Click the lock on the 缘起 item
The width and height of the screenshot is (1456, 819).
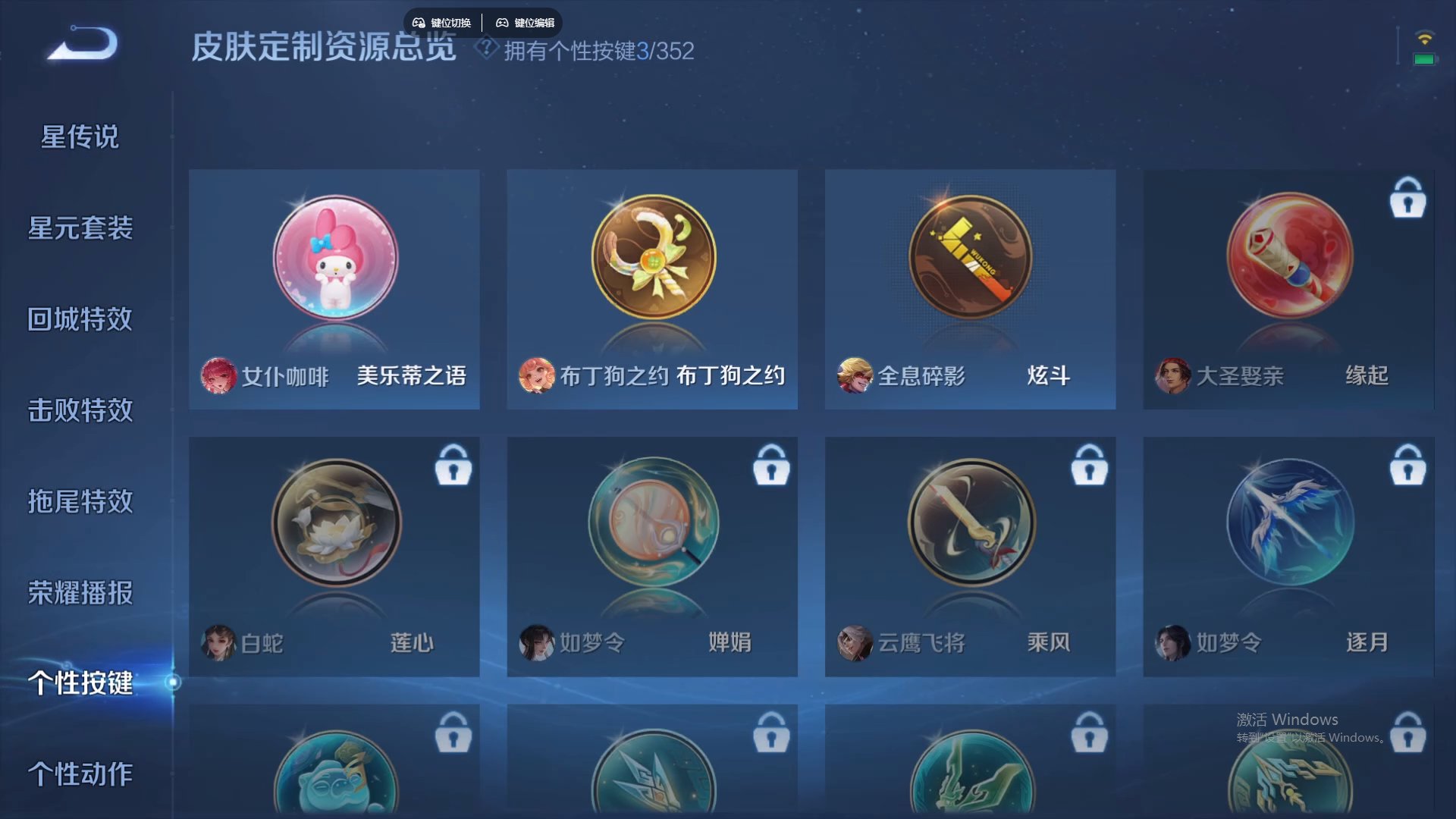[1408, 199]
